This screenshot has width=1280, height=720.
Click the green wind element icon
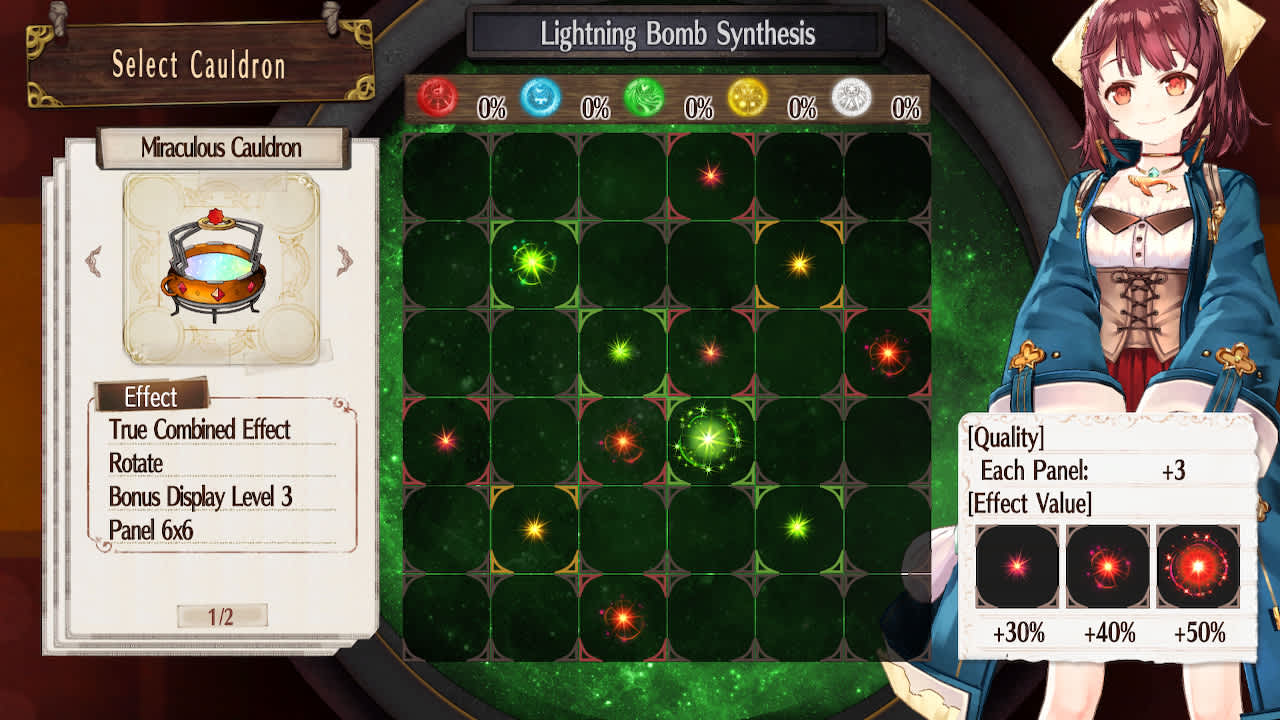(645, 100)
